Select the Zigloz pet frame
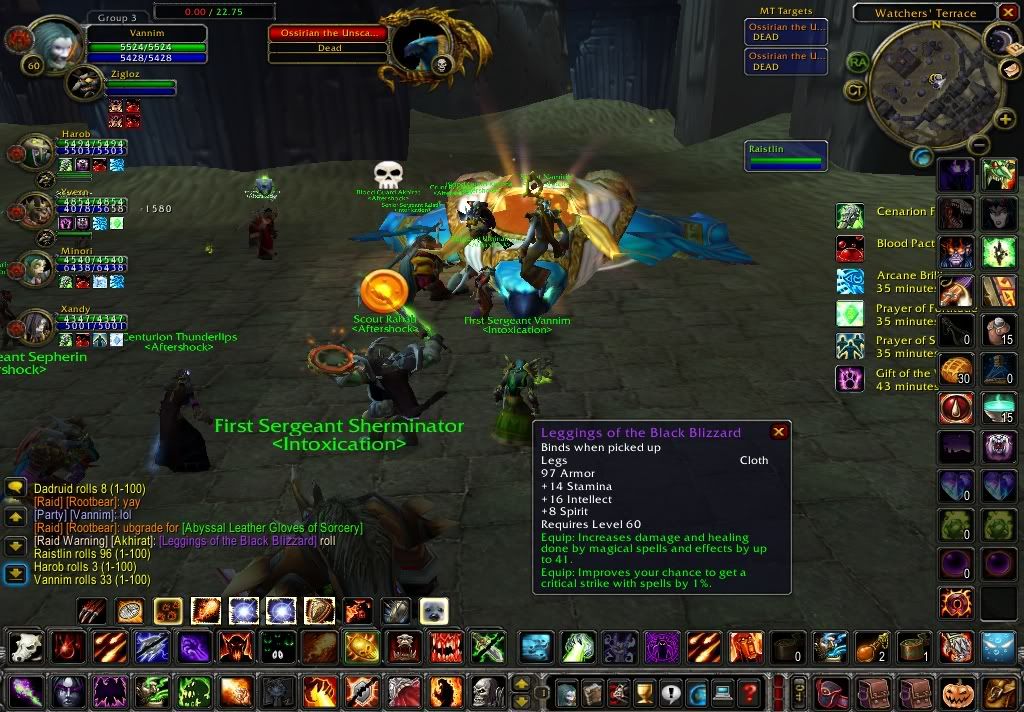 pyautogui.click(x=84, y=83)
